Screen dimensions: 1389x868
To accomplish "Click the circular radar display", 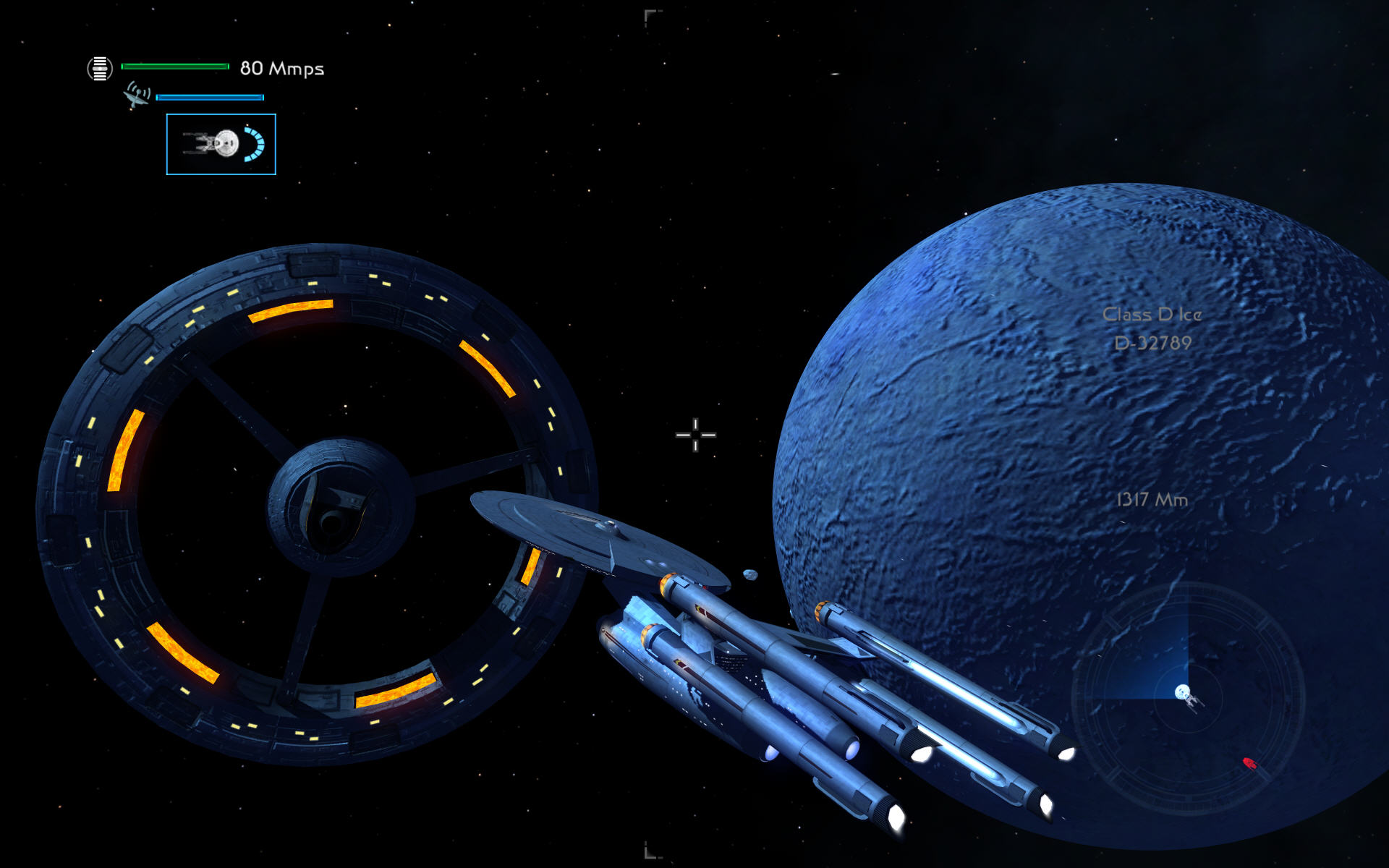I will pos(1187,699).
